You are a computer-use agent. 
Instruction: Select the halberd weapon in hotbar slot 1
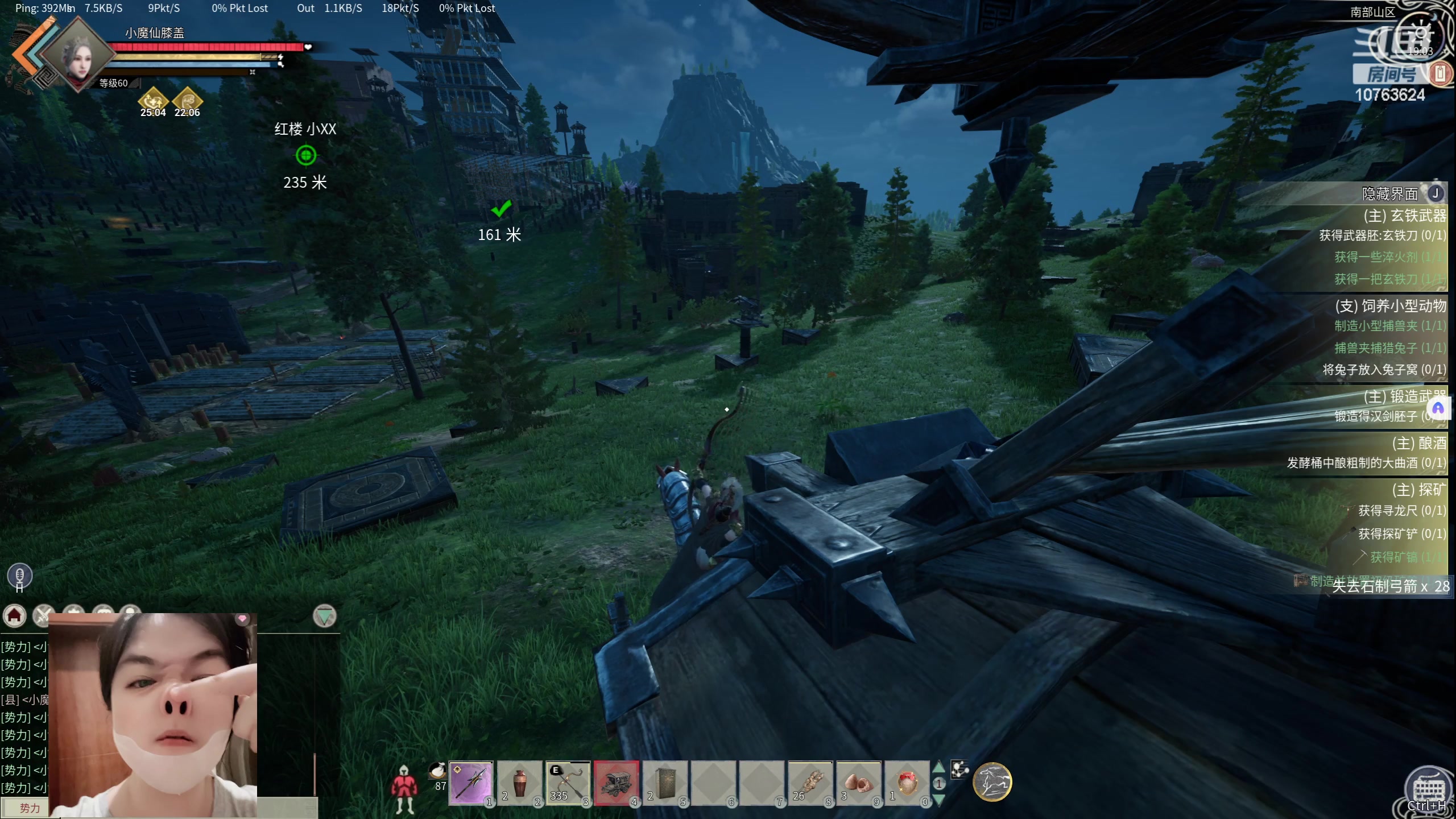[x=471, y=783]
